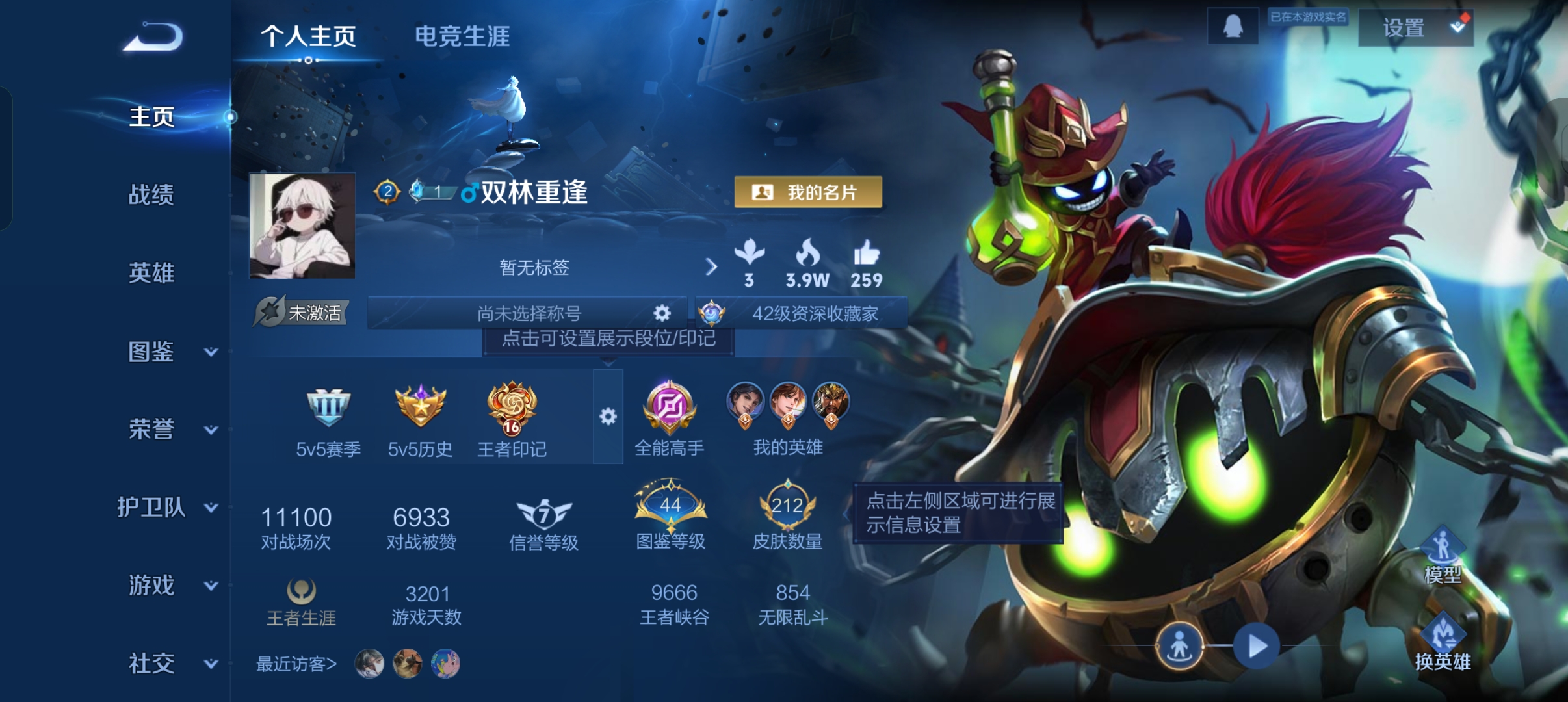Image resolution: width=1568 pixels, height=702 pixels.
Task: Play the hero showcase animation
Action: click(1257, 646)
